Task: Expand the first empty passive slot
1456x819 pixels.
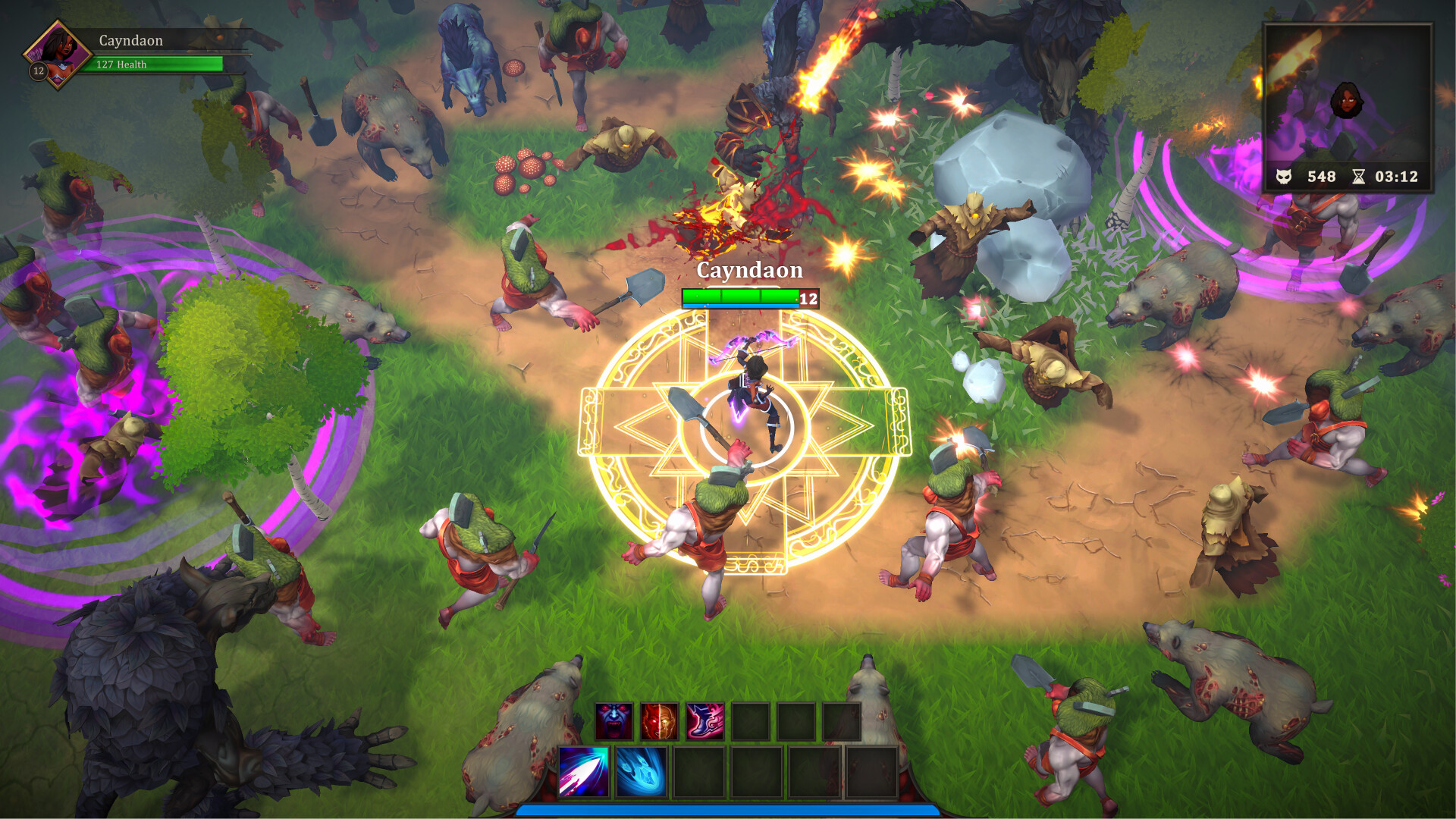Action: pyautogui.click(x=752, y=721)
